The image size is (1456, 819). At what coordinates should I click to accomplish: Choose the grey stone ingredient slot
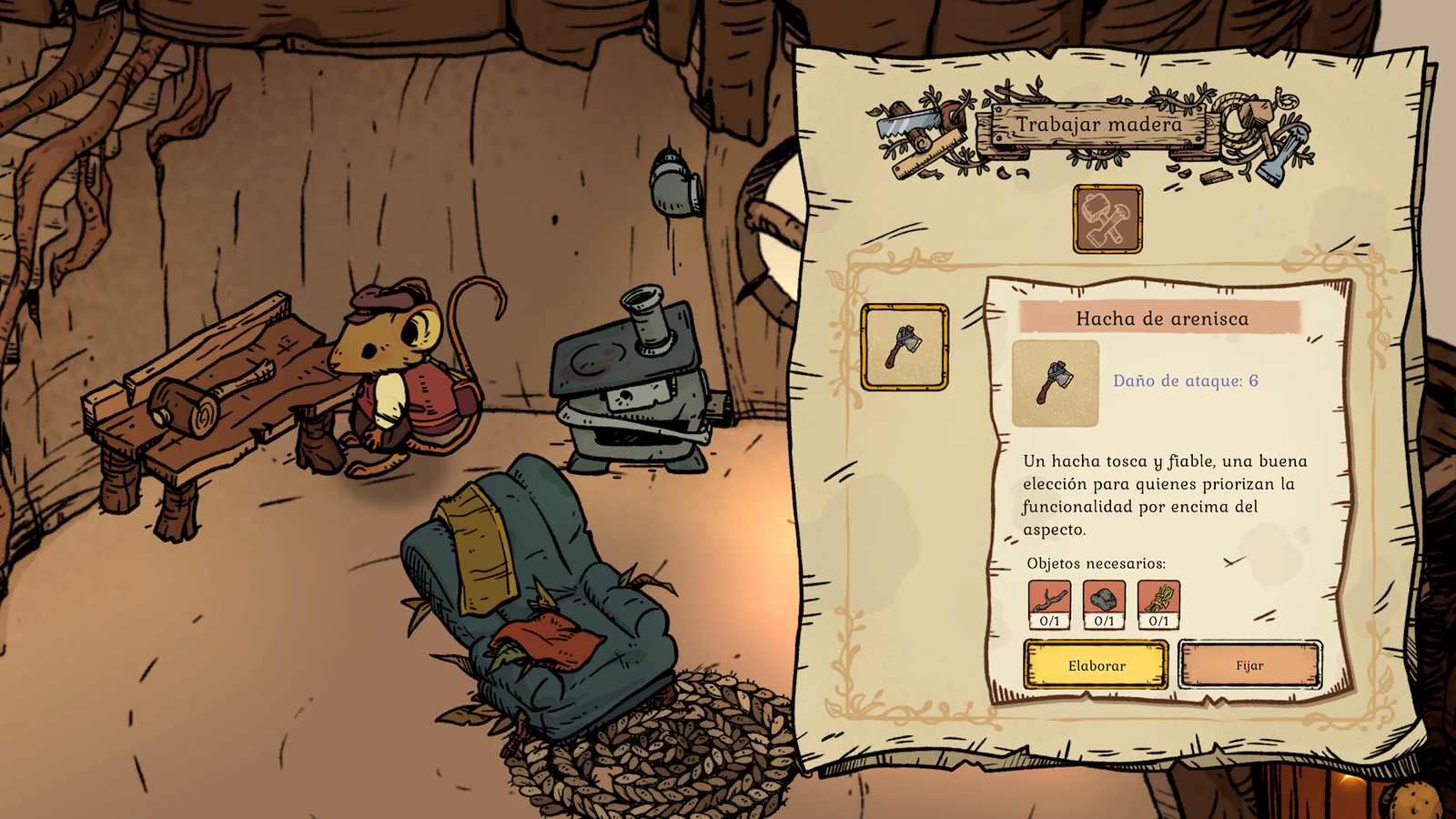[x=1104, y=604]
